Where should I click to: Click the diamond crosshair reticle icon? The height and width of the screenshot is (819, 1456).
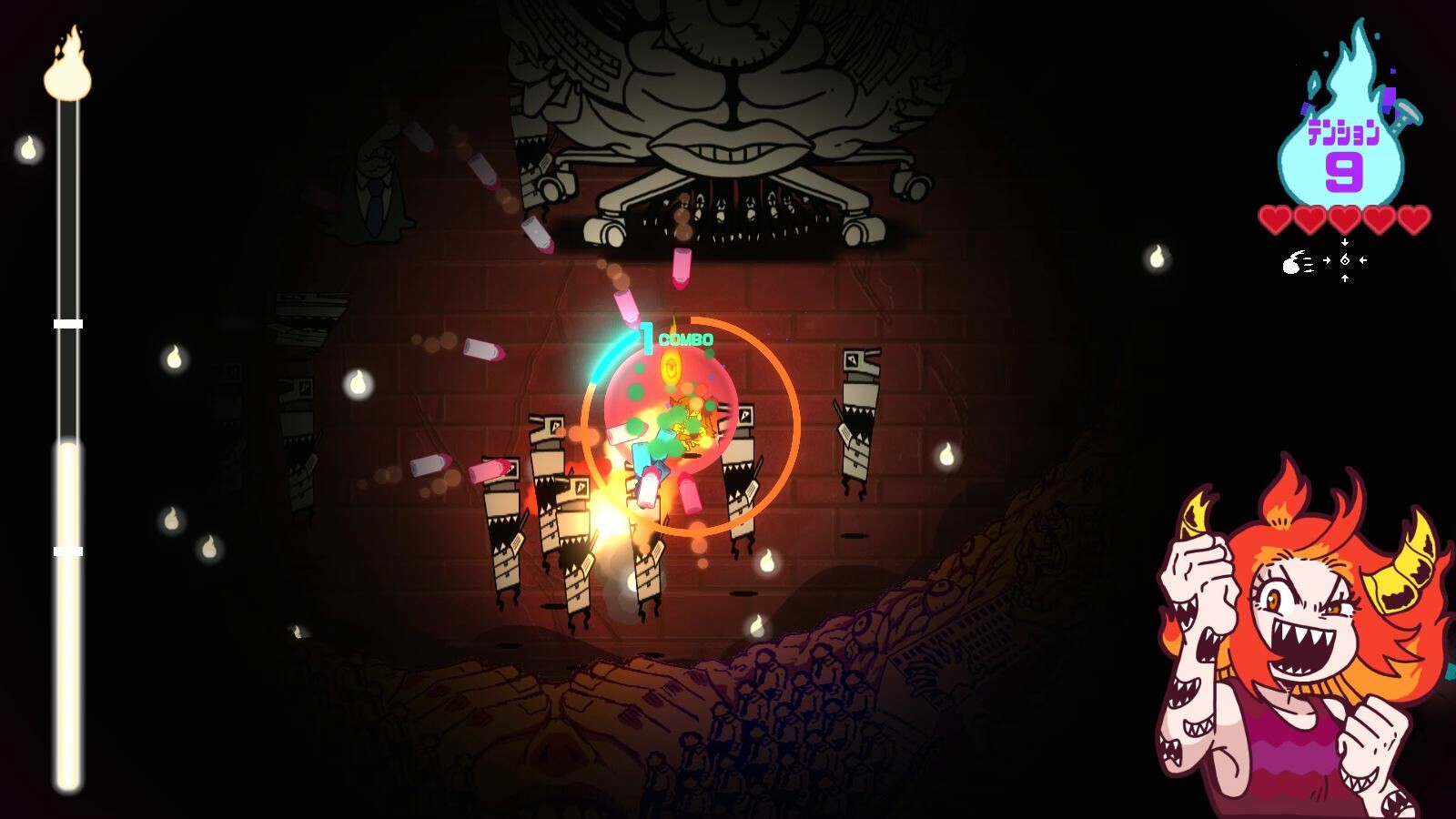(x=1344, y=261)
